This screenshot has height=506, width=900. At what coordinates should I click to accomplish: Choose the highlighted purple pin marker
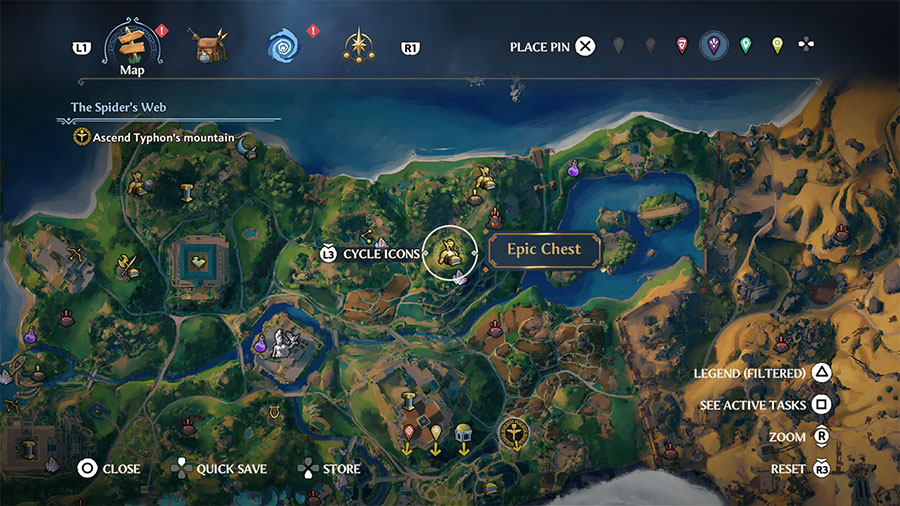click(x=713, y=45)
